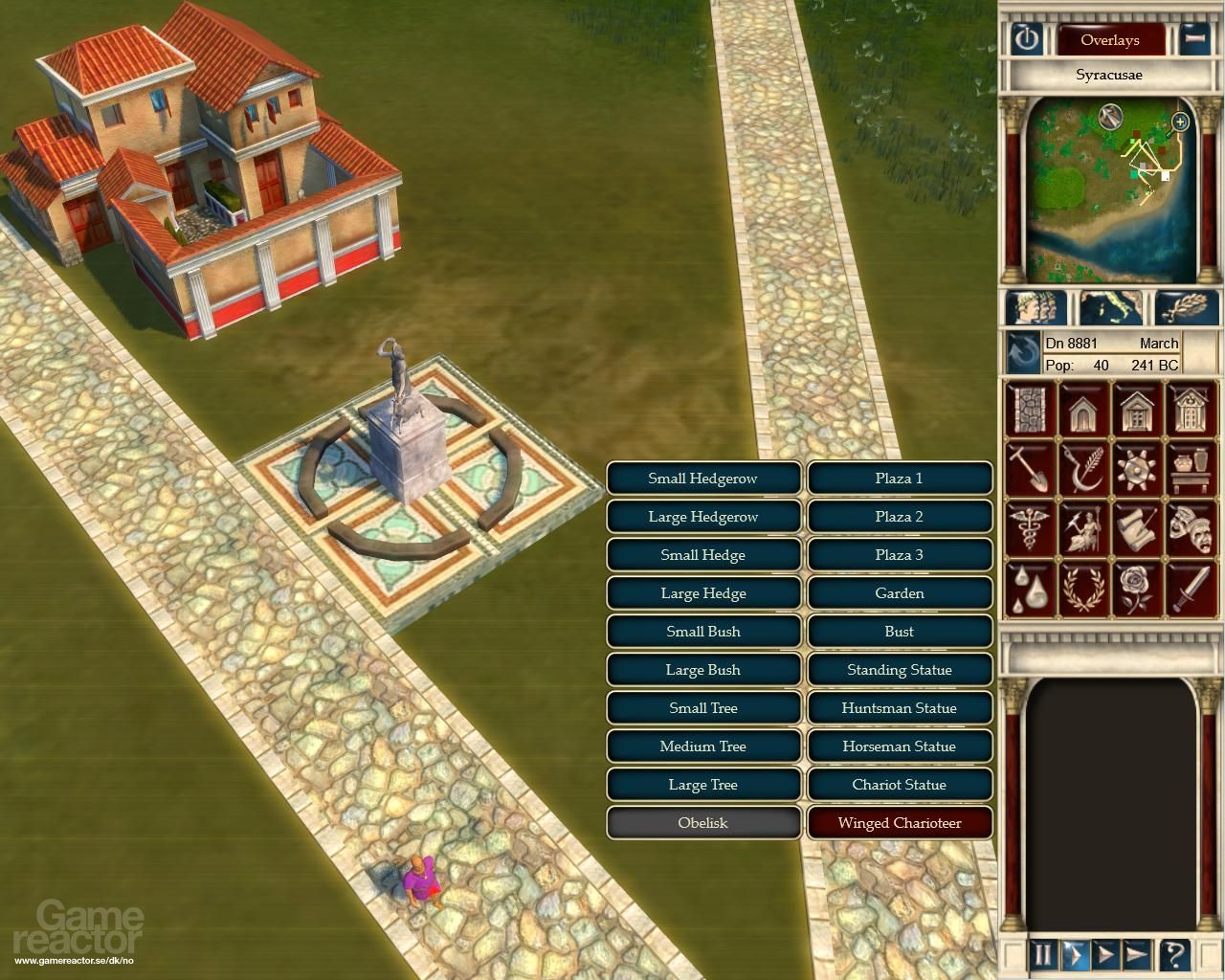
Task: Open the military category with the sword icon
Action: pyautogui.click(x=1192, y=590)
